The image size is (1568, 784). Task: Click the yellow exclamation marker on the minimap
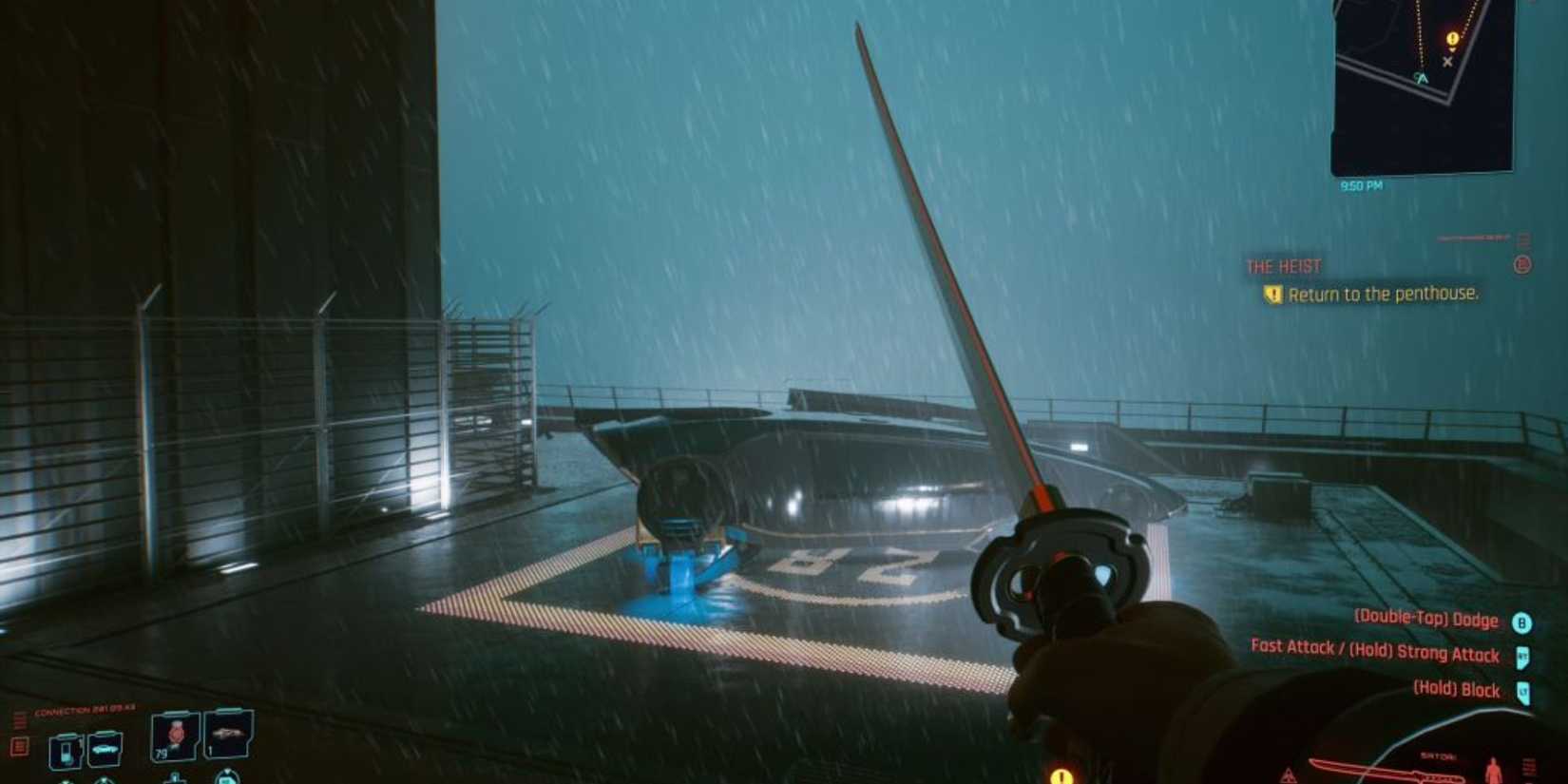(1452, 39)
